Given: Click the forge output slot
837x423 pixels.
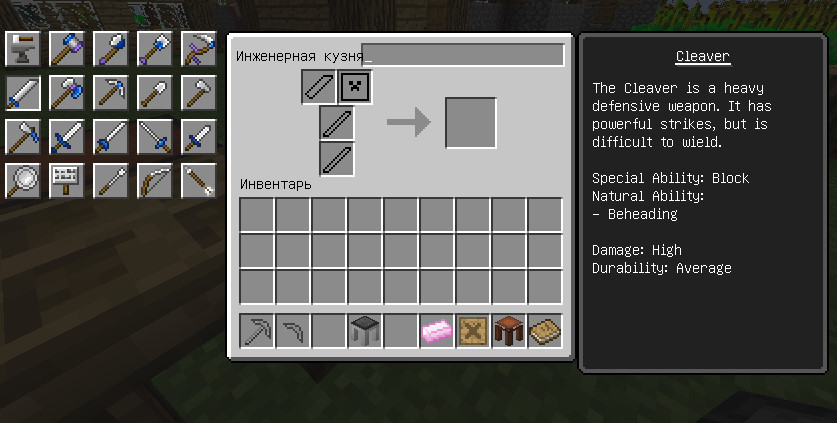Looking at the screenshot, I should click(x=471, y=123).
